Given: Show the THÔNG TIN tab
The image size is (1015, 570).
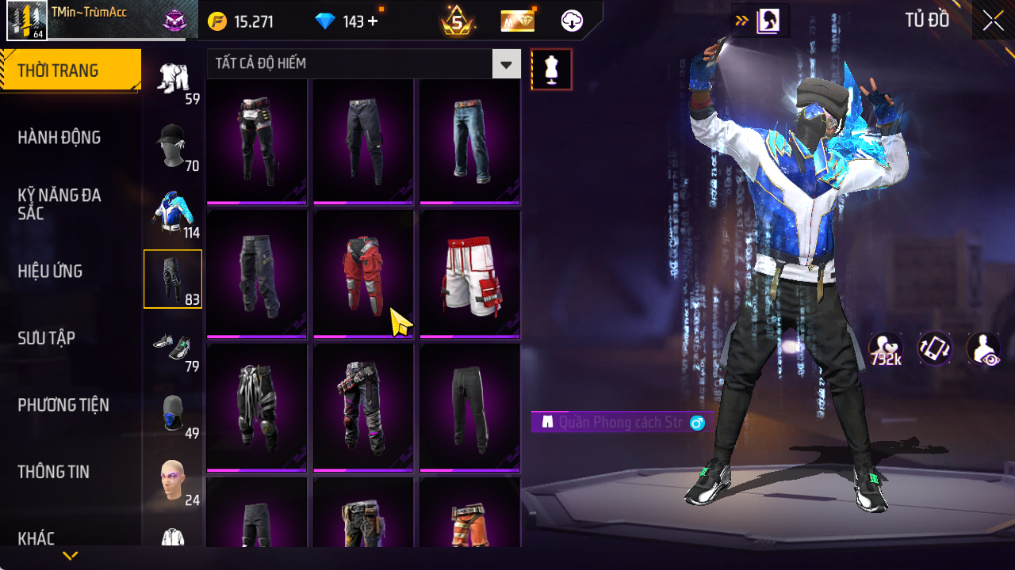Looking at the screenshot, I should pyautogui.click(x=54, y=472).
